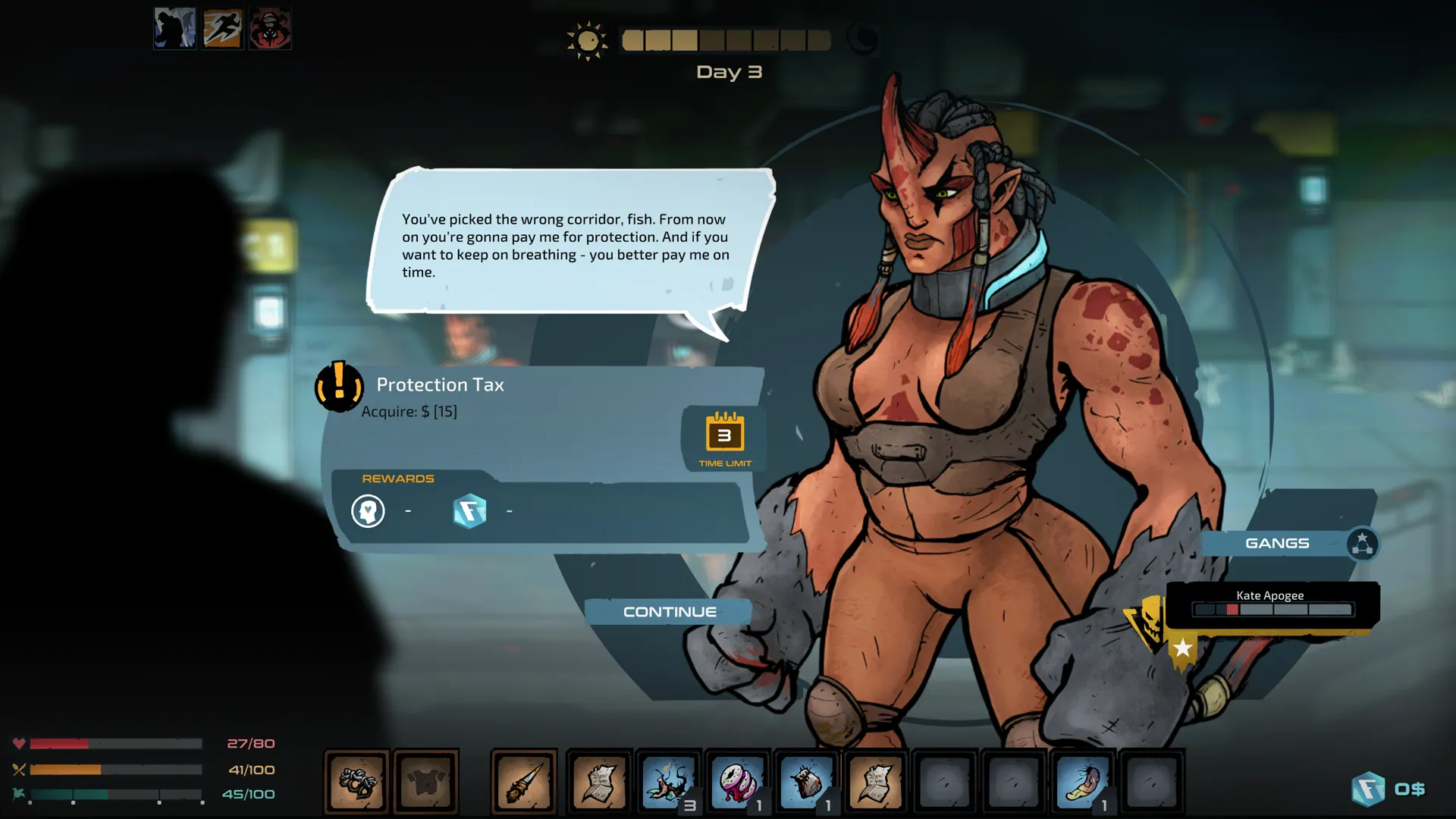
Task: Inspect the Time Limit calendar icon
Action: click(722, 435)
